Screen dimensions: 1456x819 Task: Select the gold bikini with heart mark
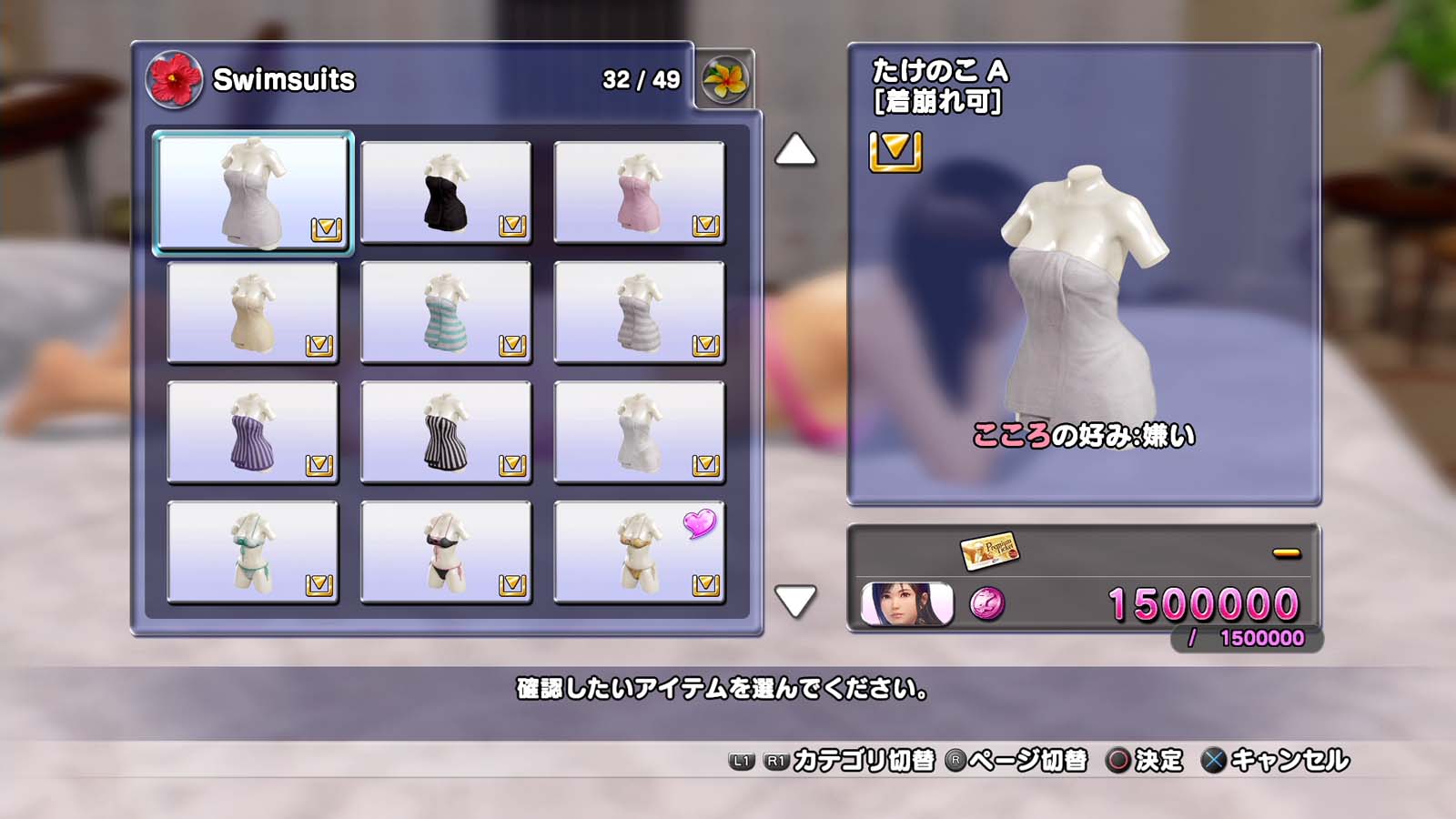[639, 552]
